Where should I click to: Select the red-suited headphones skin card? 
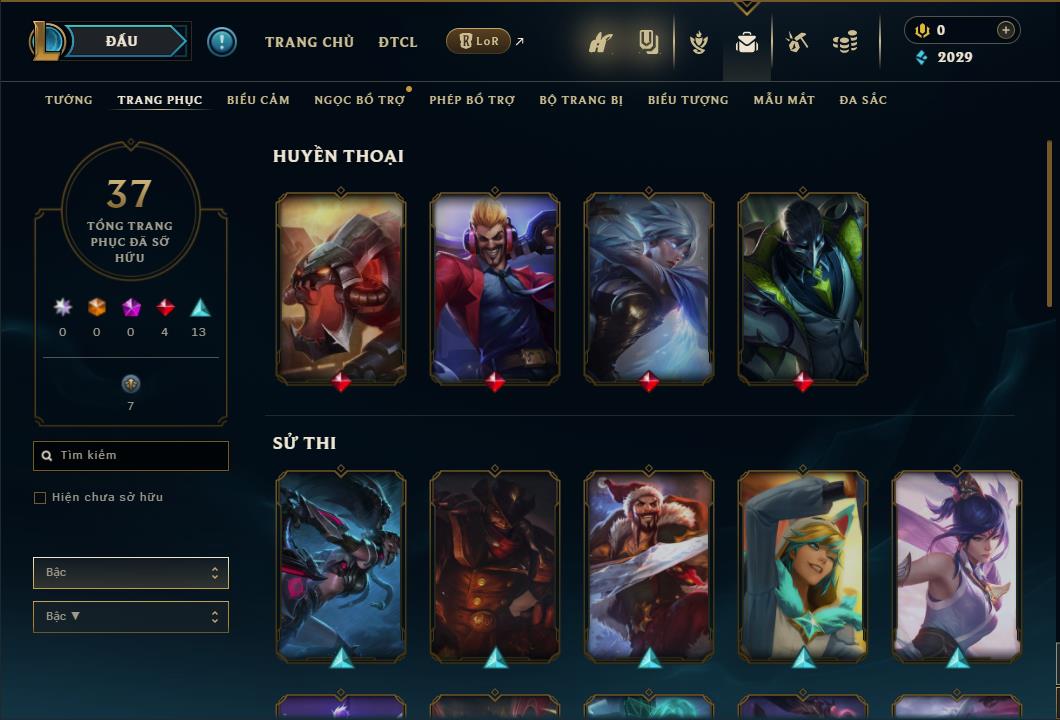(495, 288)
